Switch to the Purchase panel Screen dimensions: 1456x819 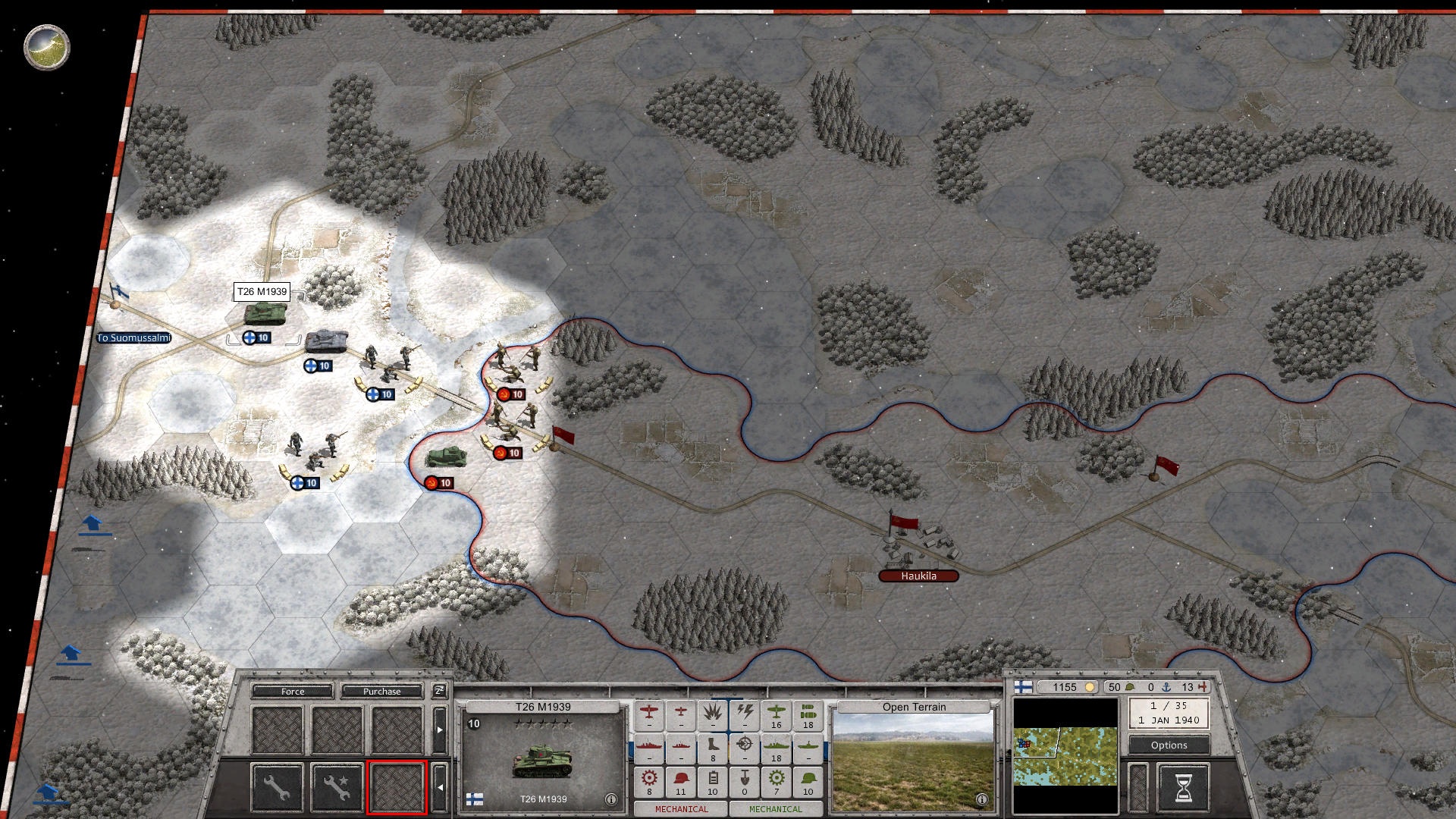(382, 692)
